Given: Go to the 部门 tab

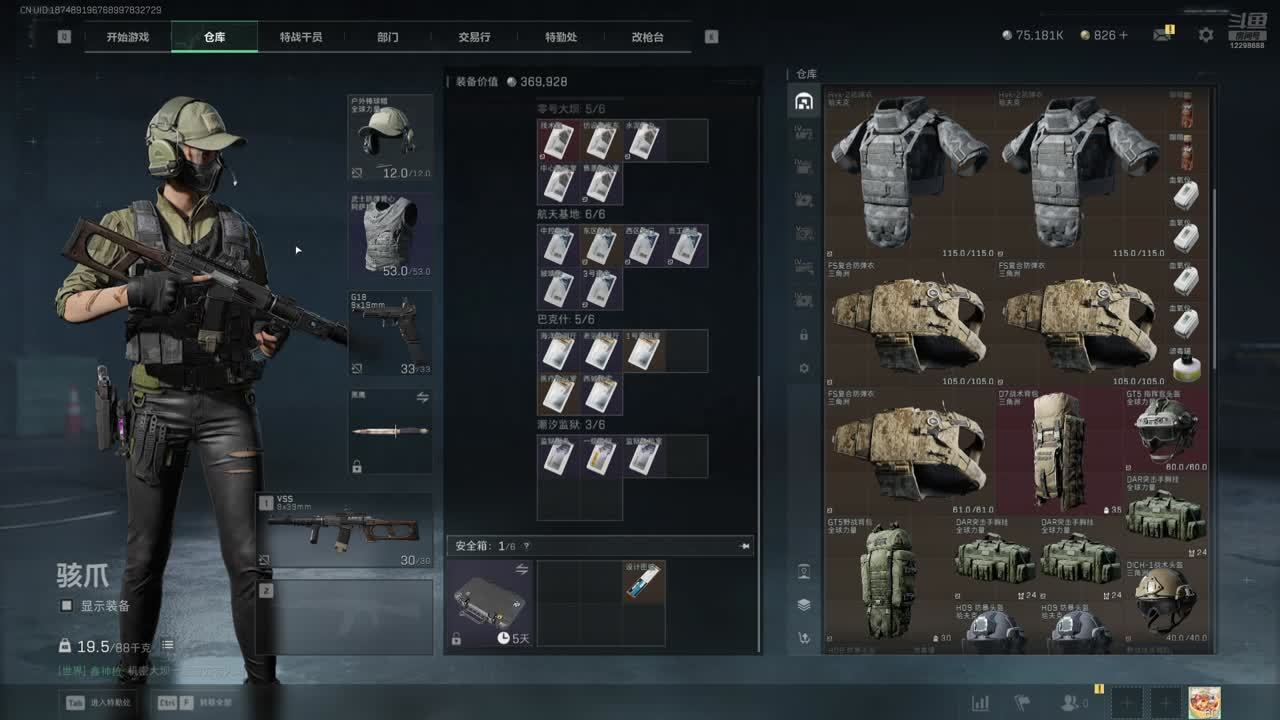Looking at the screenshot, I should click(388, 37).
